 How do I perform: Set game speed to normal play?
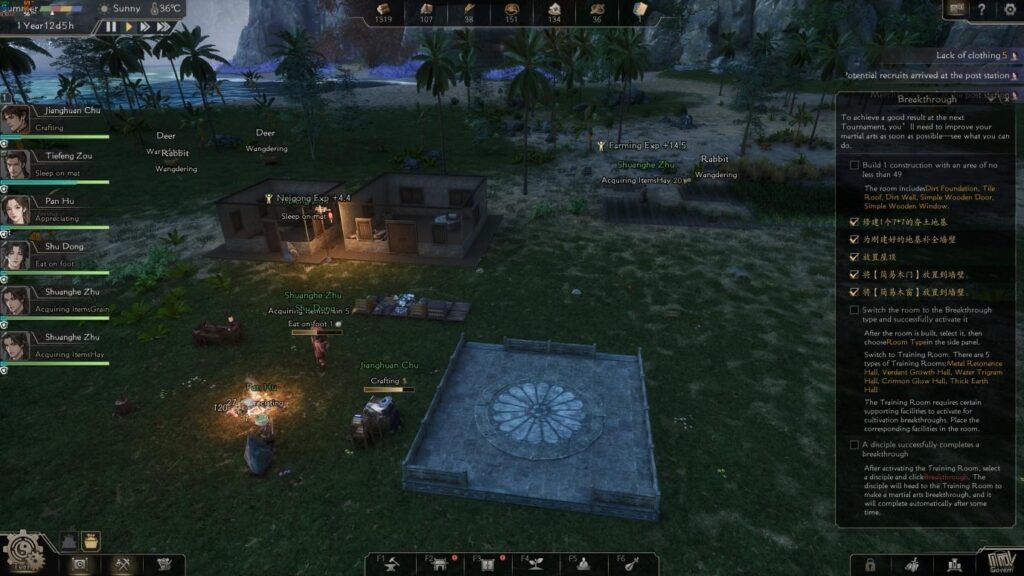[x=129, y=27]
